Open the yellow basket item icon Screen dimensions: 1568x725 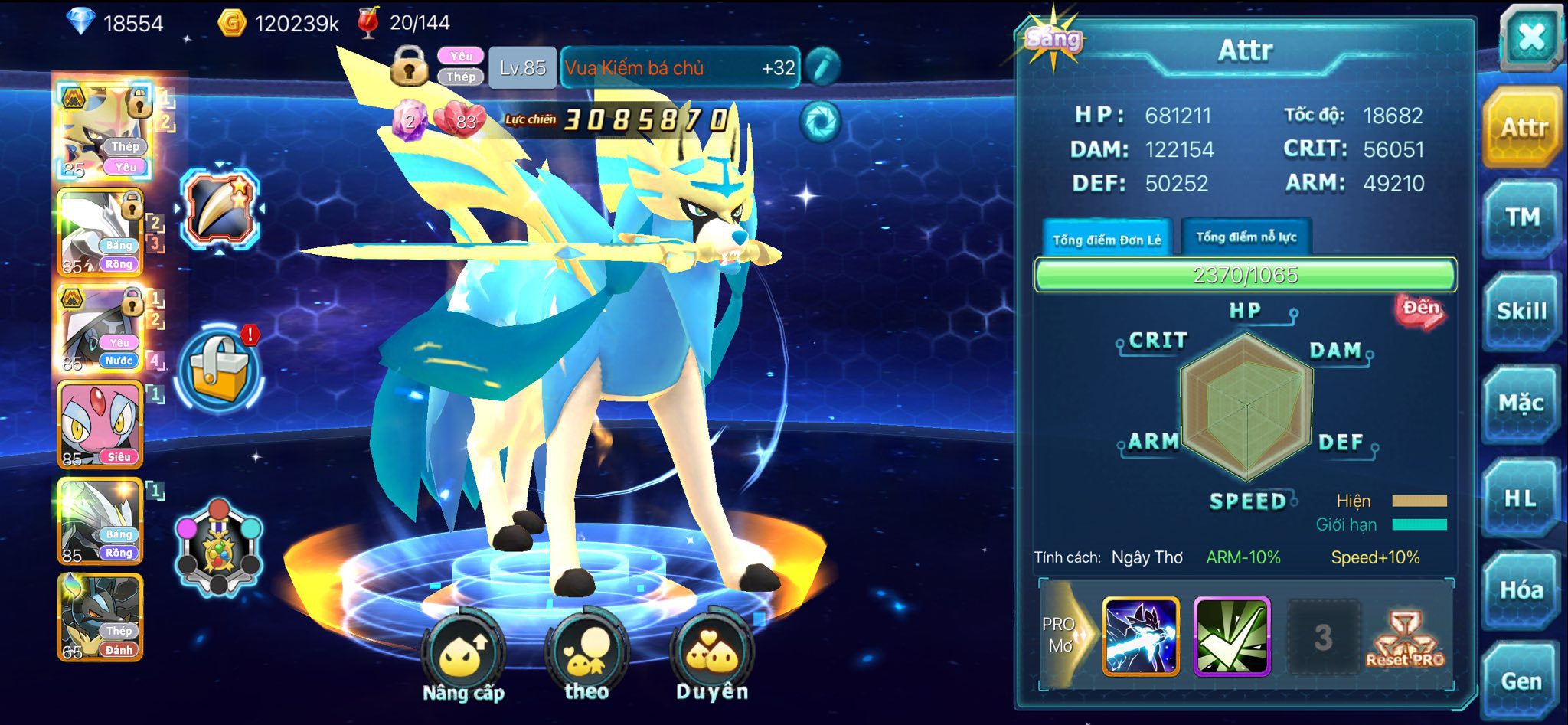(x=220, y=369)
